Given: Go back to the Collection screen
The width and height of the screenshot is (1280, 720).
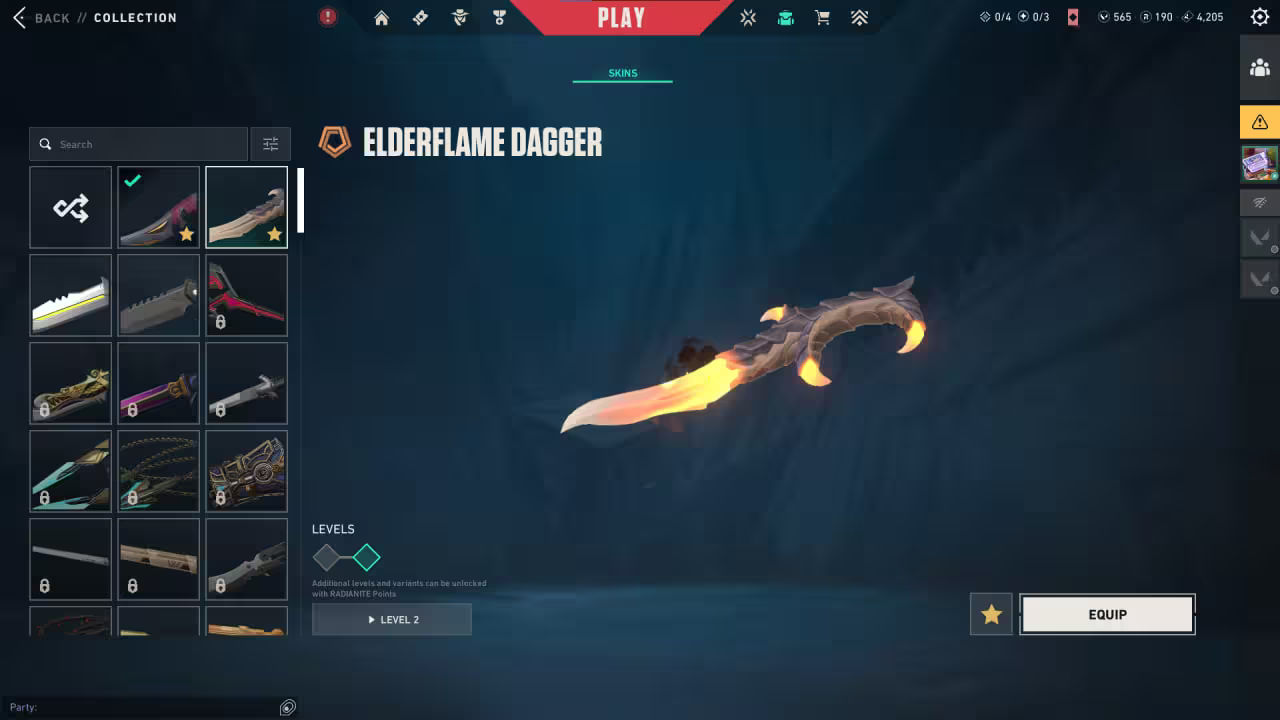Looking at the screenshot, I should click(x=40, y=18).
